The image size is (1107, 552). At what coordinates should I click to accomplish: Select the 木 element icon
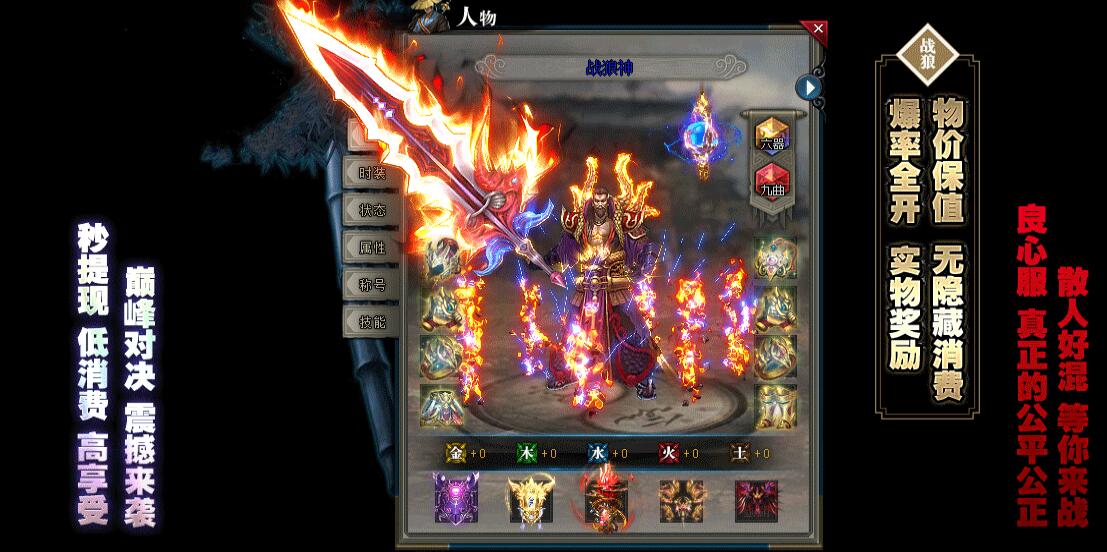pyautogui.click(x=527, y=453)
